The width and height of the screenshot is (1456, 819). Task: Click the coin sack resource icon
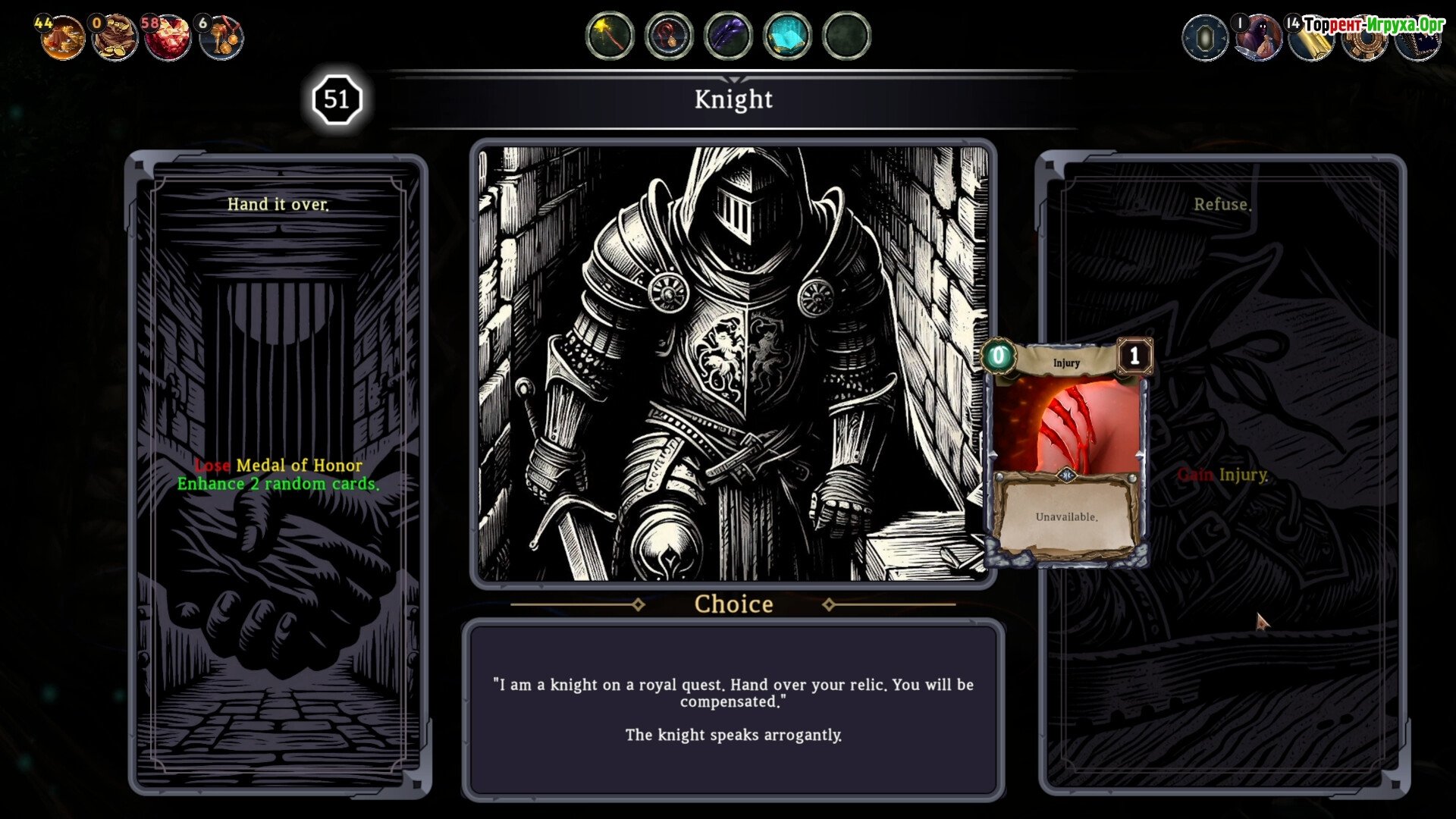click(x=115, y=37)
